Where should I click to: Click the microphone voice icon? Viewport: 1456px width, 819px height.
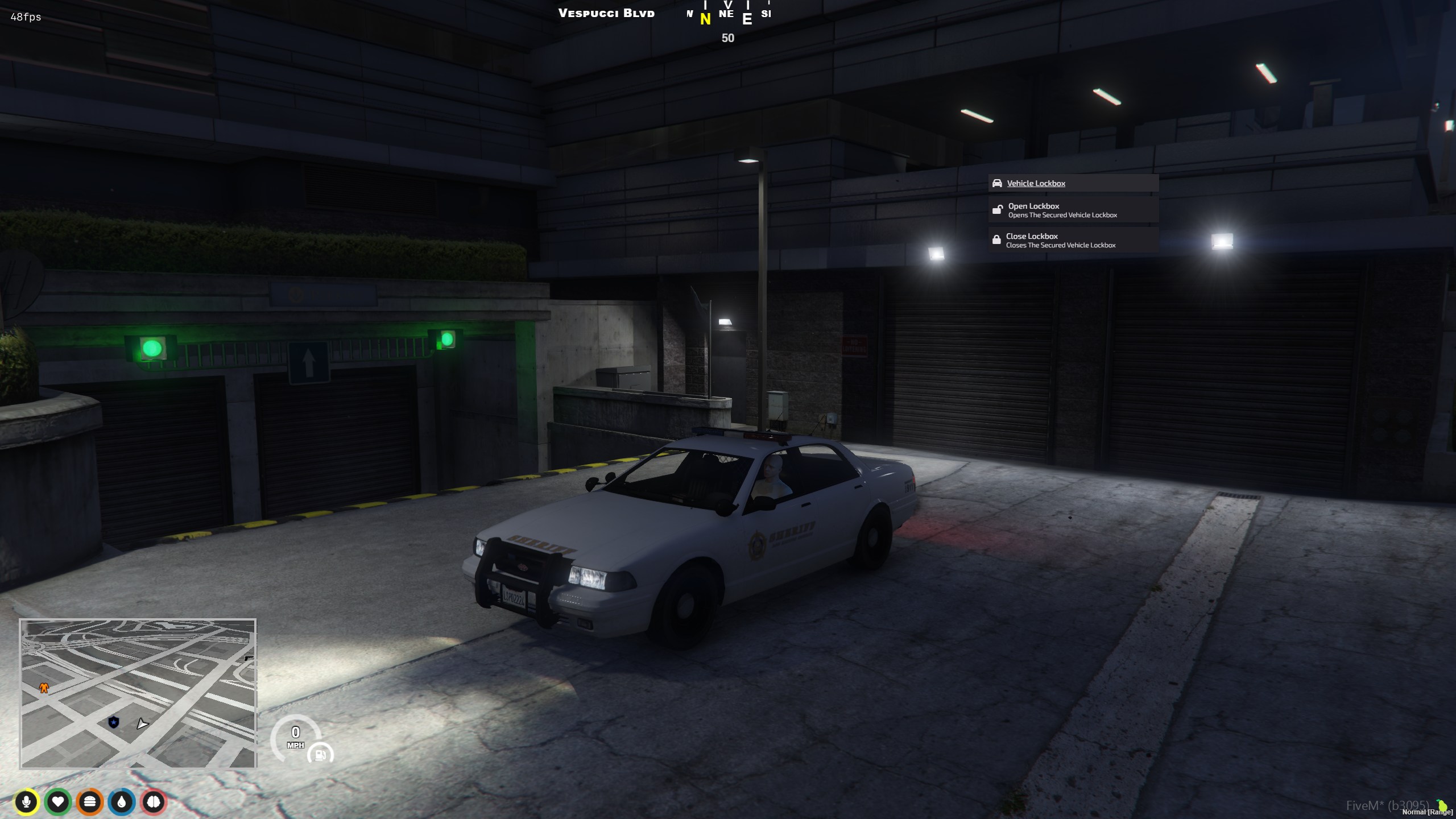[26, 802]
